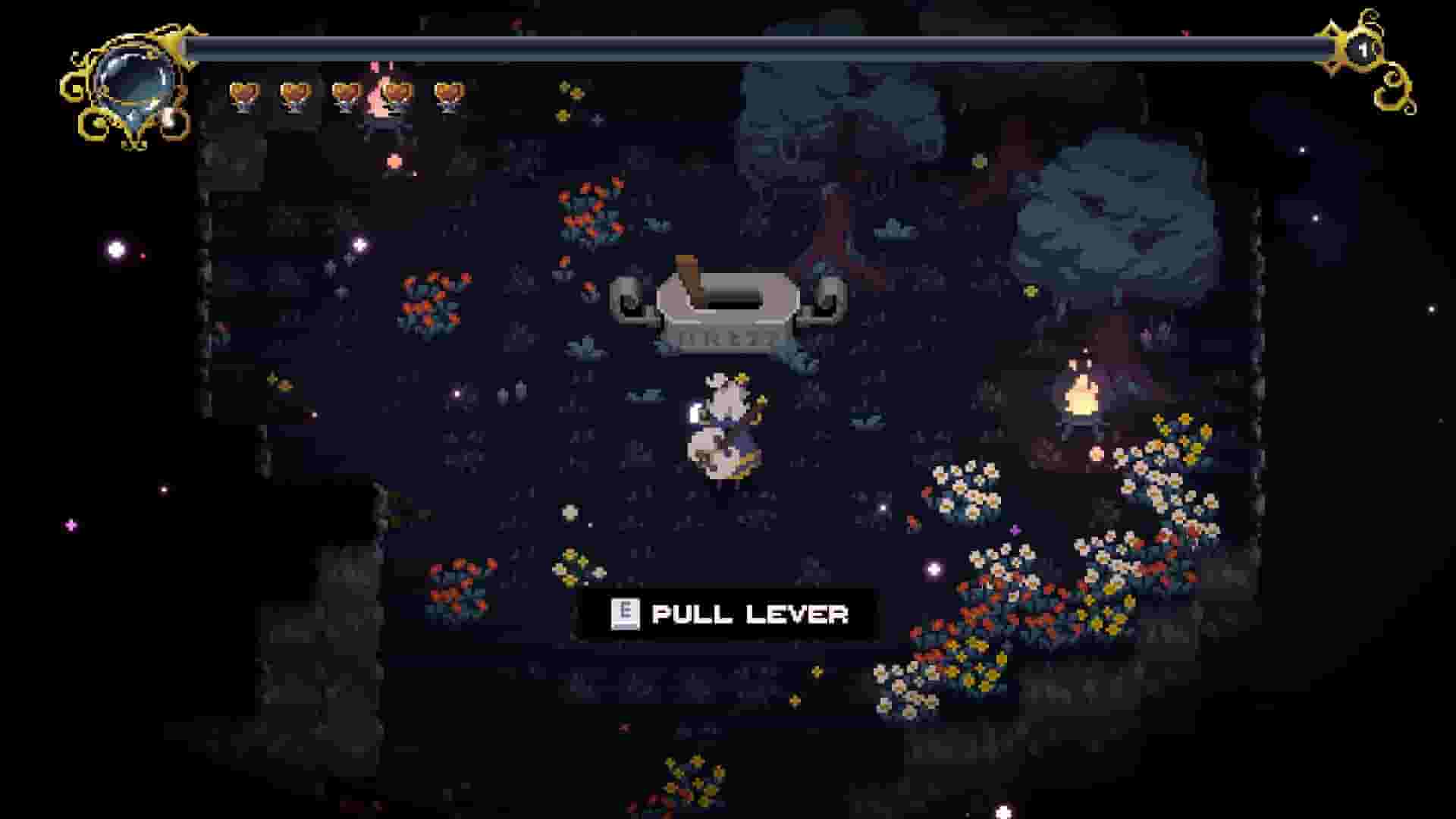
Task: Click the blue mirror orb emblem top-left
Action: [133, 83]
